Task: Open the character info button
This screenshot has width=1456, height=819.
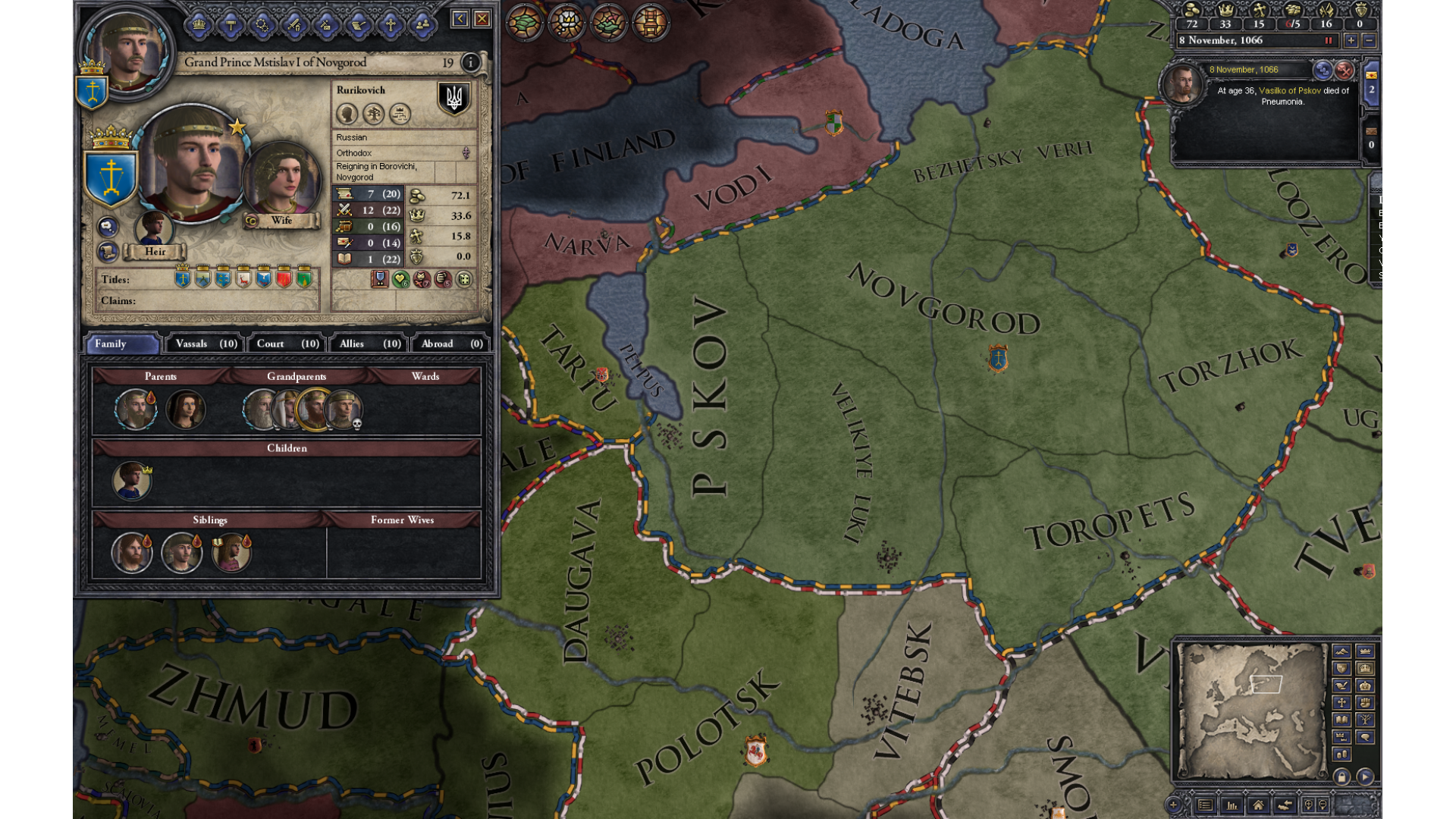Action: tap(470, 62)
